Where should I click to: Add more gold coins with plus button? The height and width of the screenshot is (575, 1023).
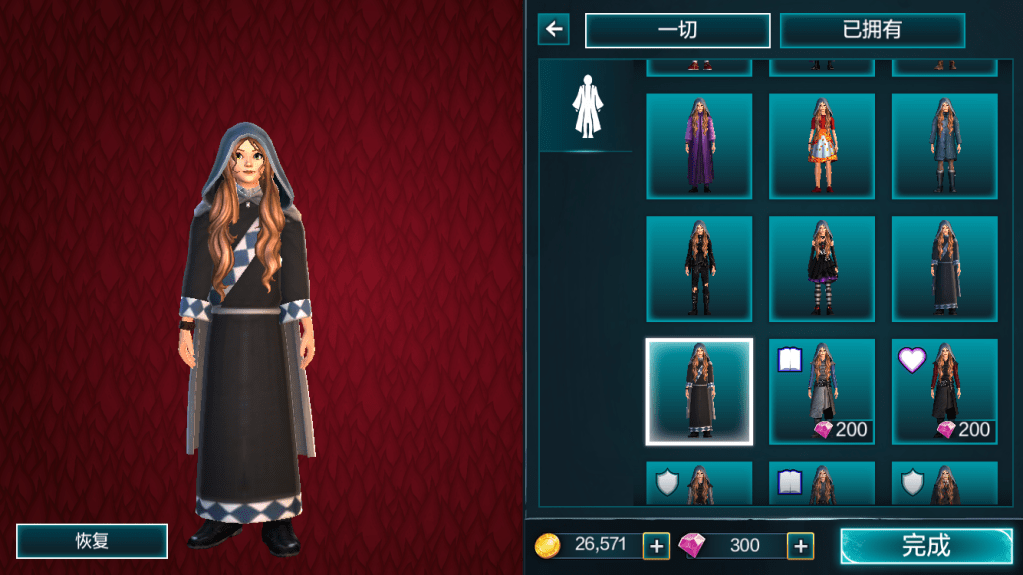656,546
